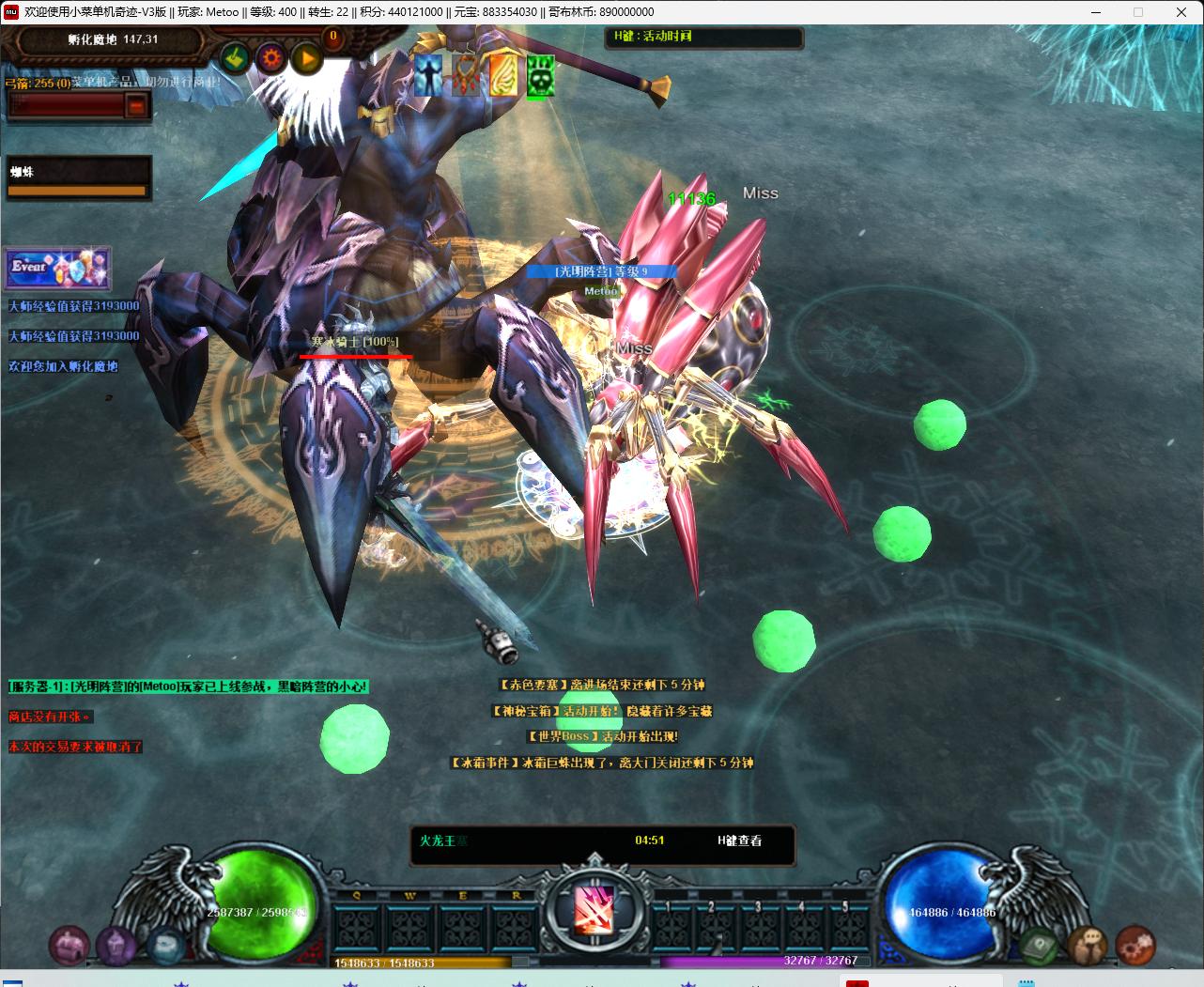Image resolution: width=1204 pixels, height=987 pixels.
Task: Click the blue round button beside the helmet
Action: (165, 944)
